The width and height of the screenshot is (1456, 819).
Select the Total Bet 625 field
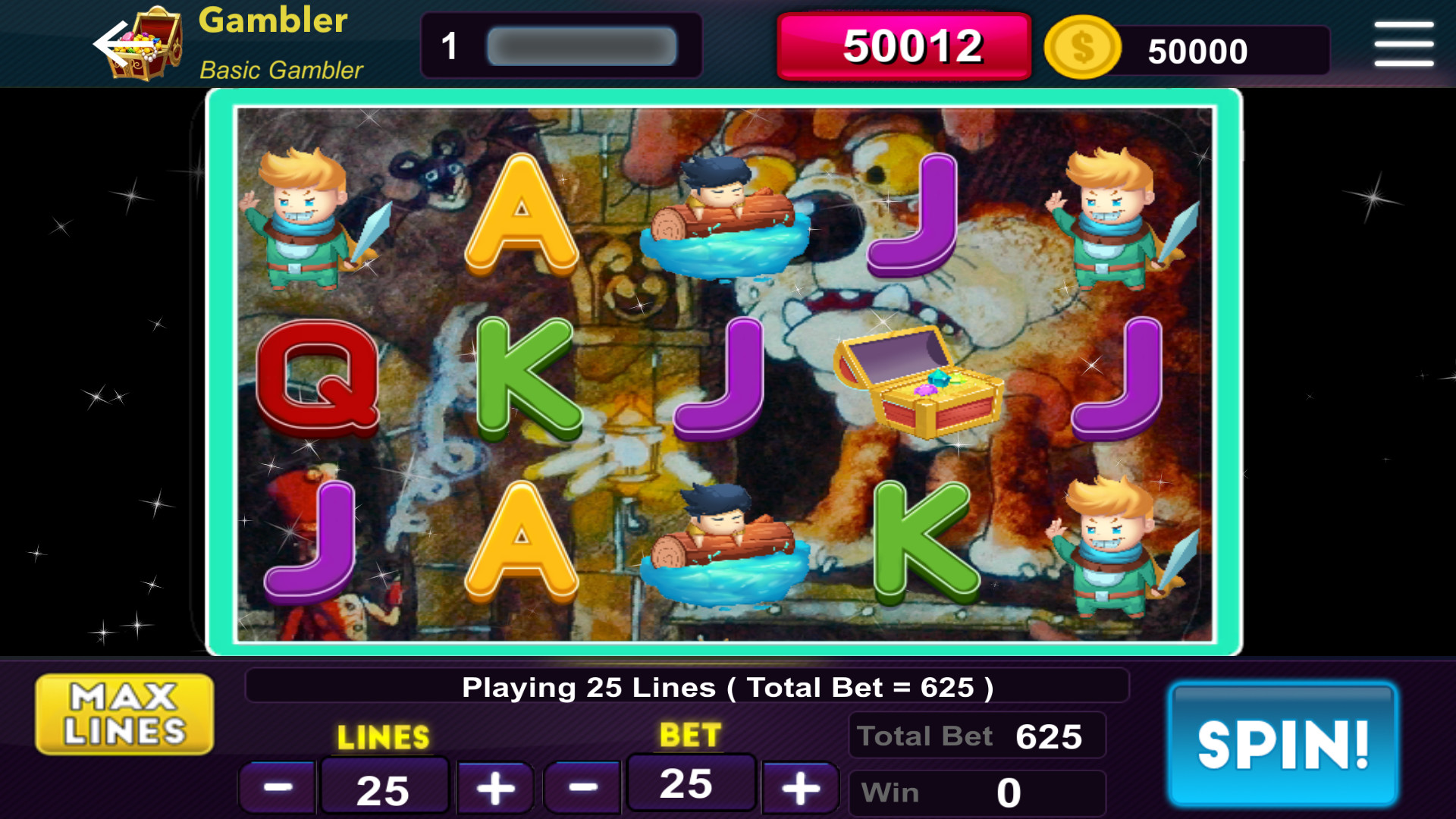[x=977, y=734]
